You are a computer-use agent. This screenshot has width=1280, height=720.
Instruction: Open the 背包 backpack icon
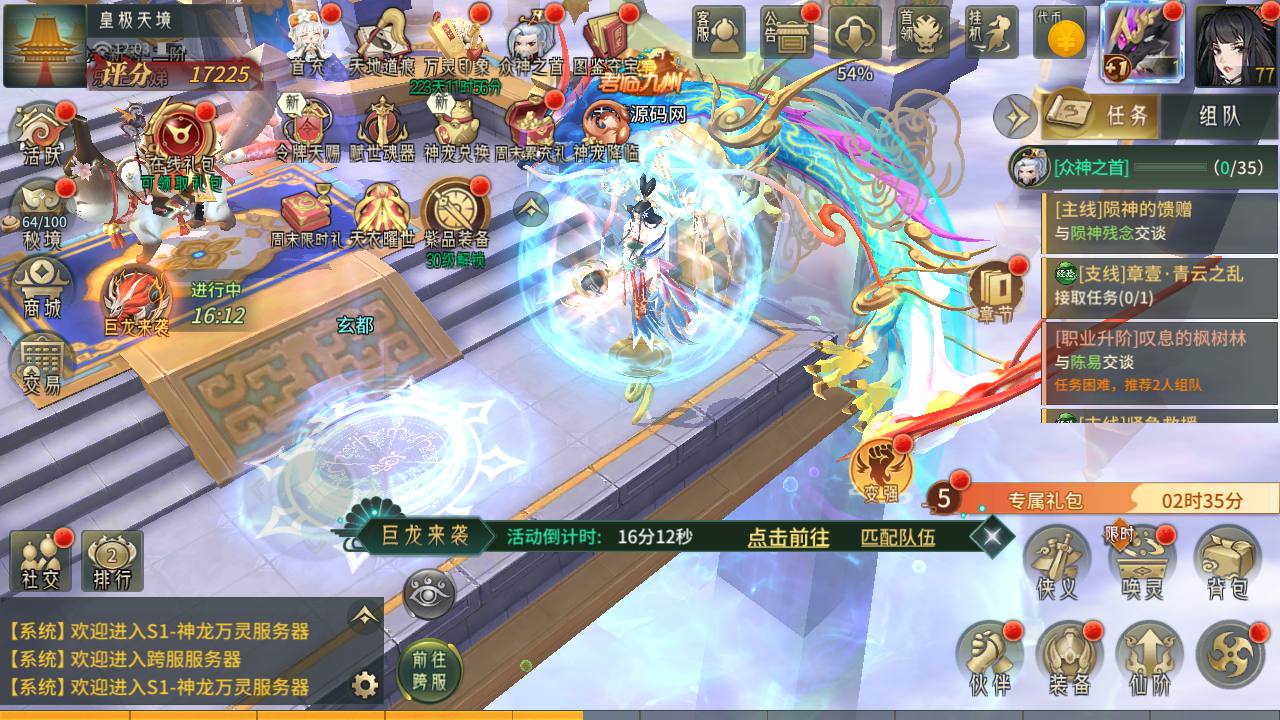tap(1227, 562)
